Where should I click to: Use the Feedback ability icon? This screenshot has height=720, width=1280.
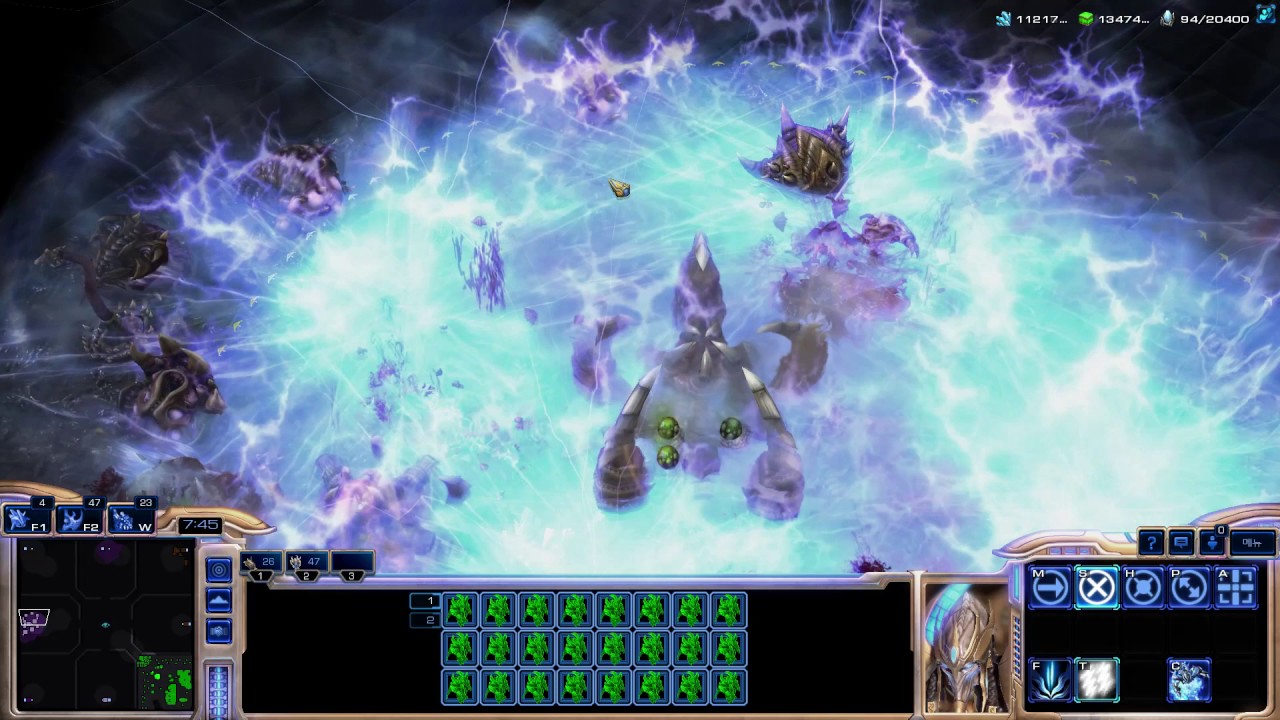(x=1050, y=680)
